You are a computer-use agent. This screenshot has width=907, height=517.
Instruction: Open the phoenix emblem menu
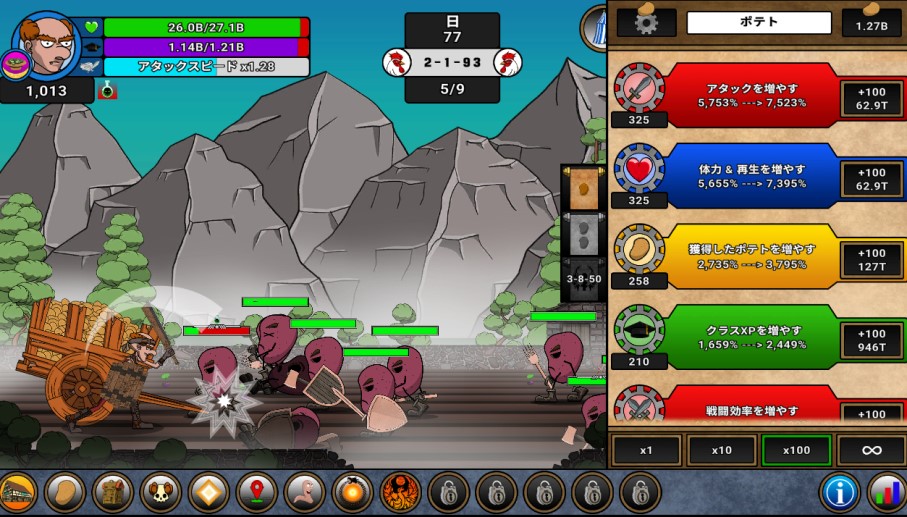tap(401, 492)
